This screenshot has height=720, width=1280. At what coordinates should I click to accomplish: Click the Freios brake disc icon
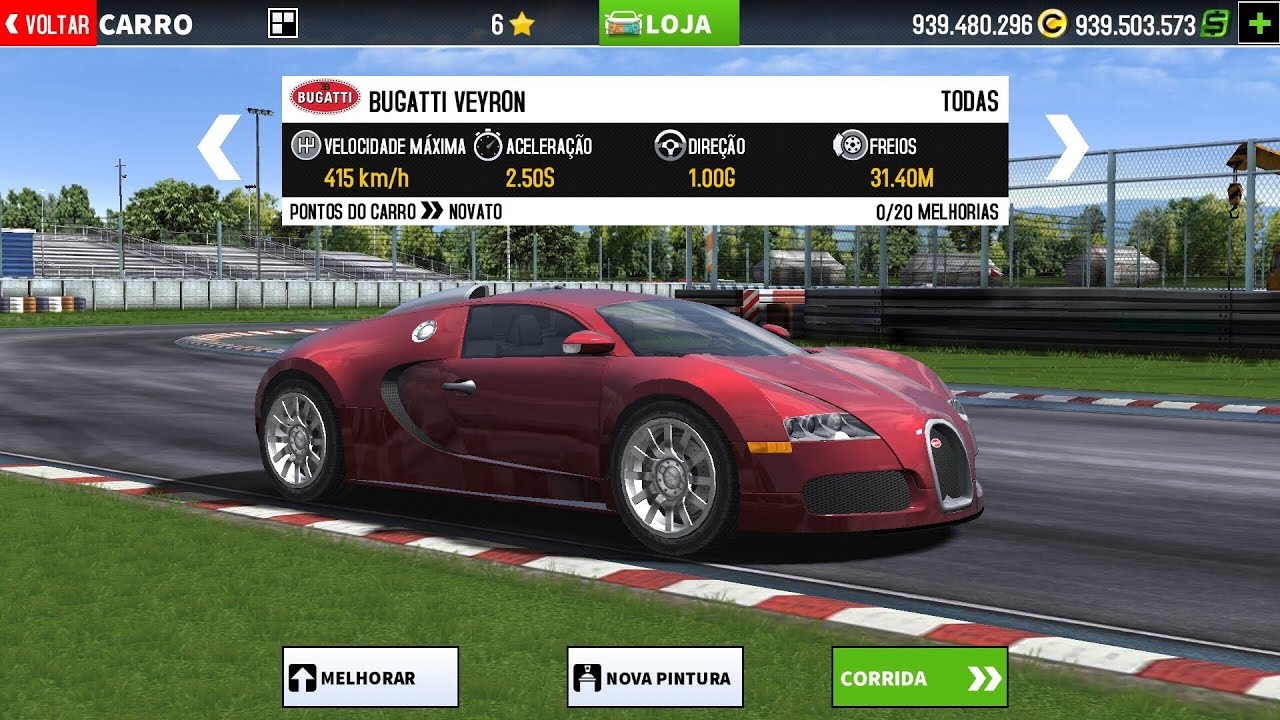tap(851, 145)
